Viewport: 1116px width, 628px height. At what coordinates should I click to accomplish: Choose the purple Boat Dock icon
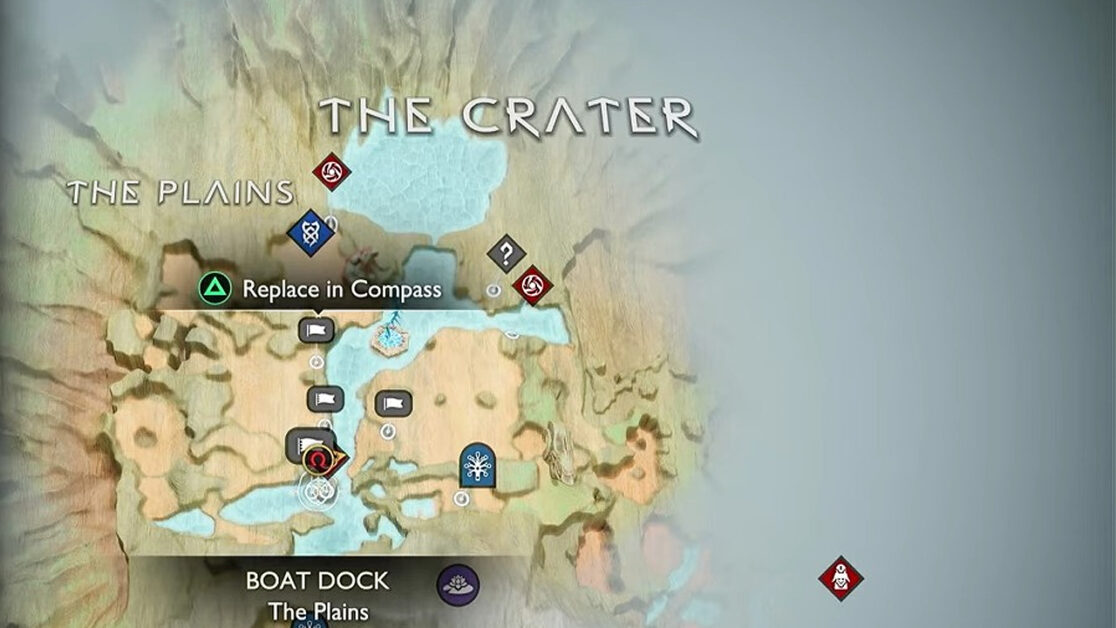click(458, 584)
